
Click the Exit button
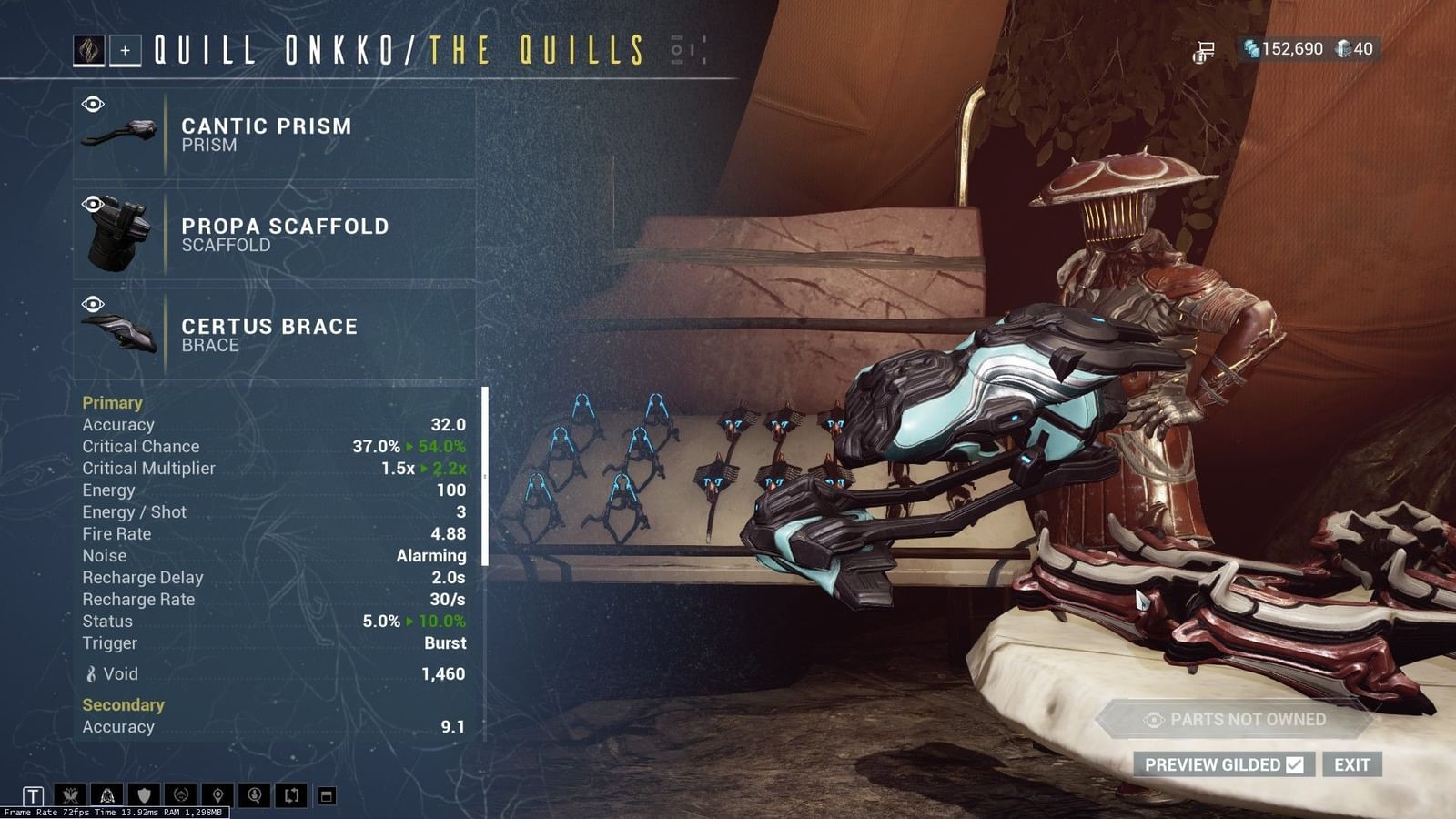pos(1353,764)
